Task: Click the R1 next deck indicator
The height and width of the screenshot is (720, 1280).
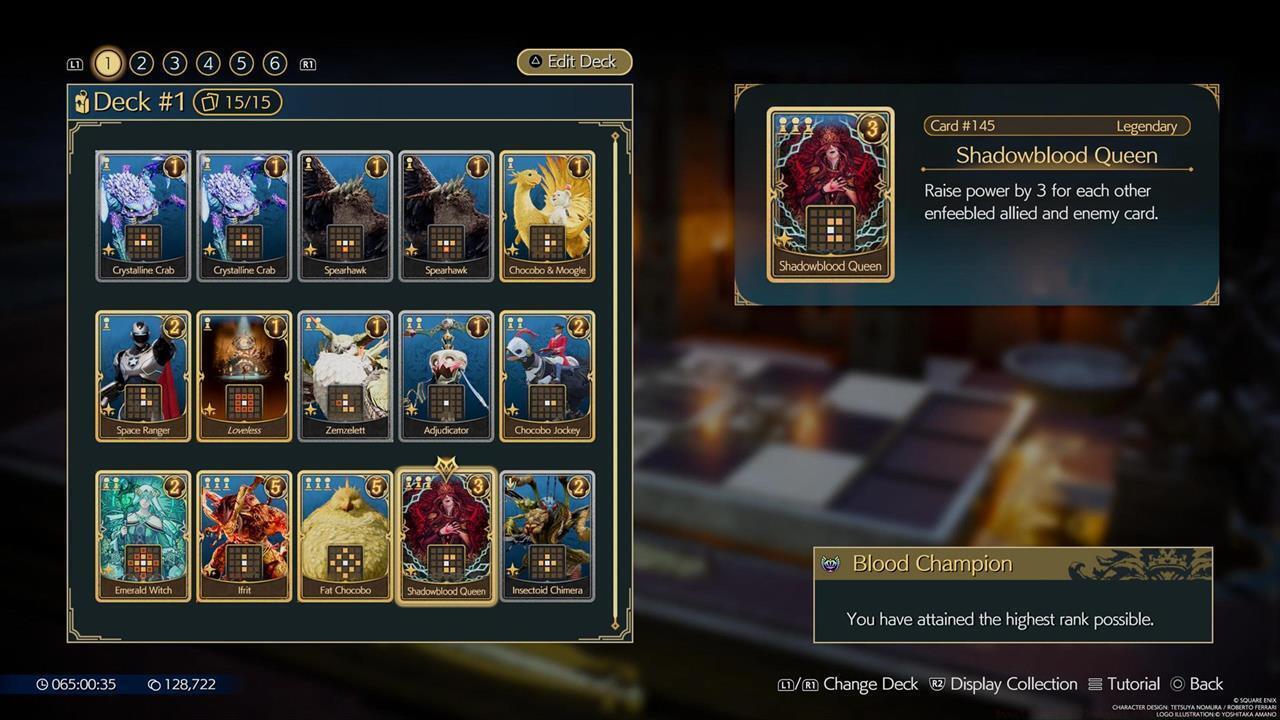Action: [307, 62]
